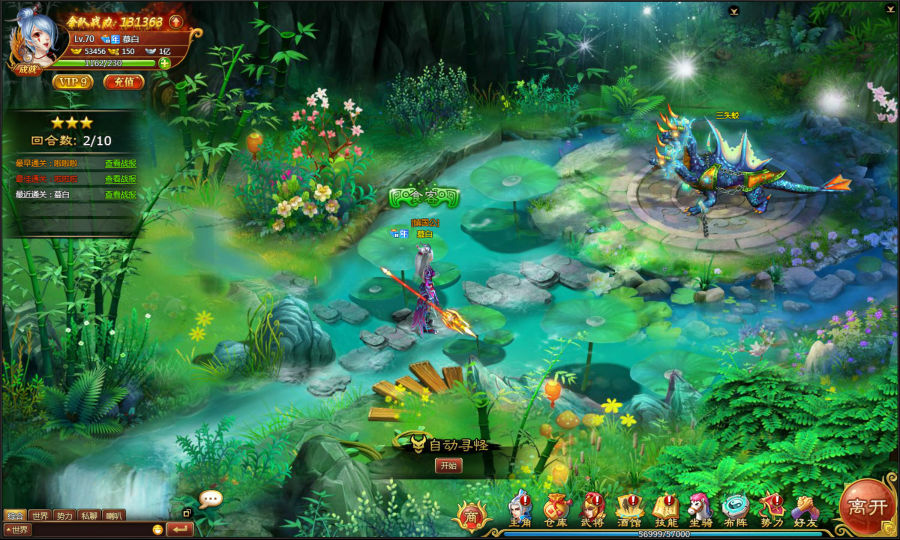Open the 技能 (Skills) book icon

(x=665, y=508)
